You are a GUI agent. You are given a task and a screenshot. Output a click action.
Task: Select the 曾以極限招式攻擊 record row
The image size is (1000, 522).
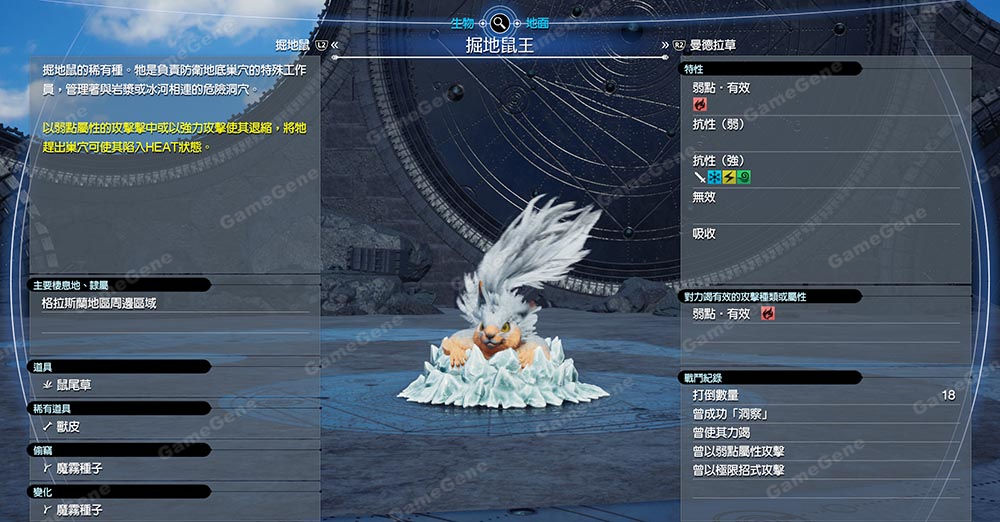click(823, 470)
